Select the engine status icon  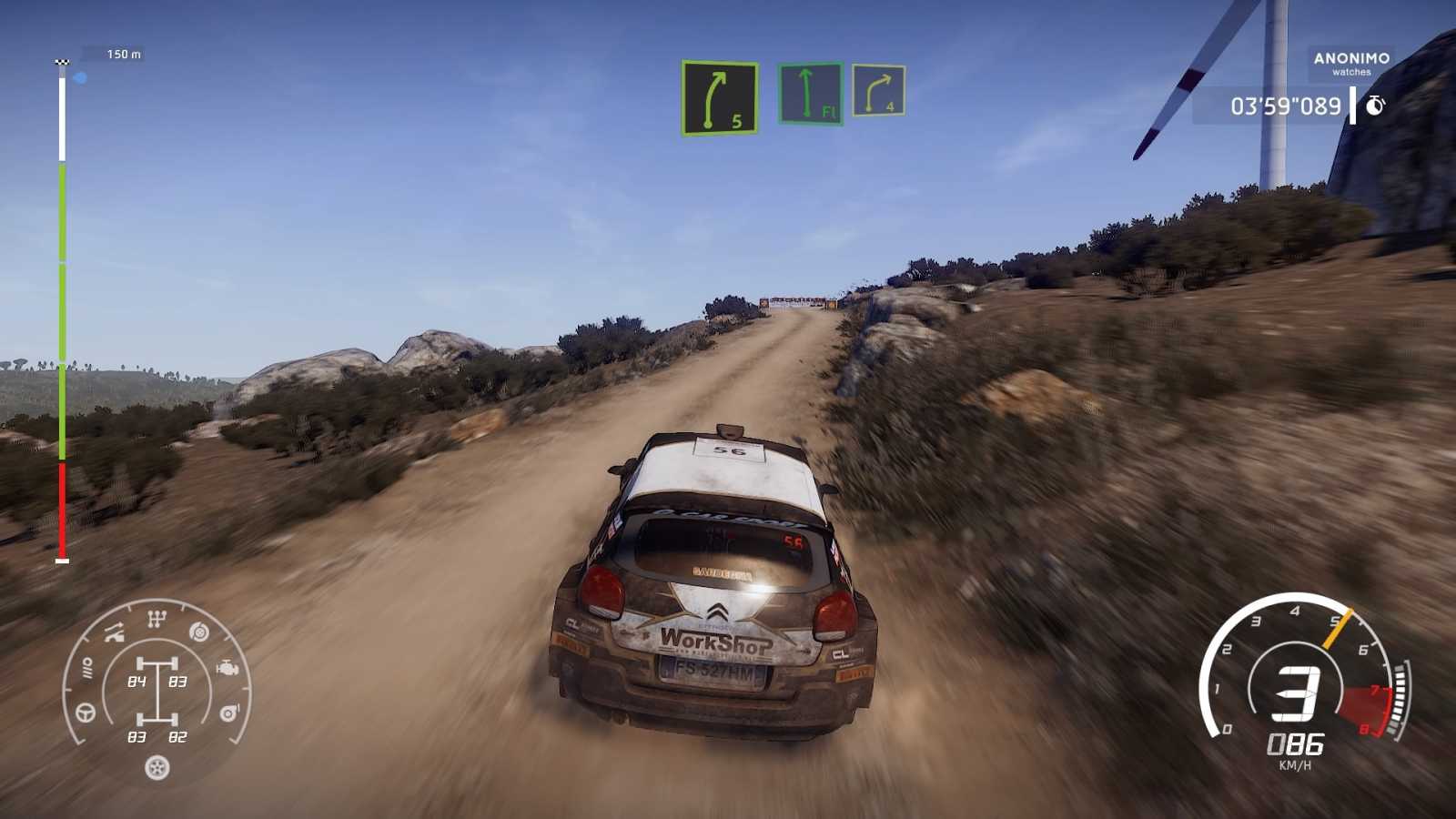click(x=227, y=667)
